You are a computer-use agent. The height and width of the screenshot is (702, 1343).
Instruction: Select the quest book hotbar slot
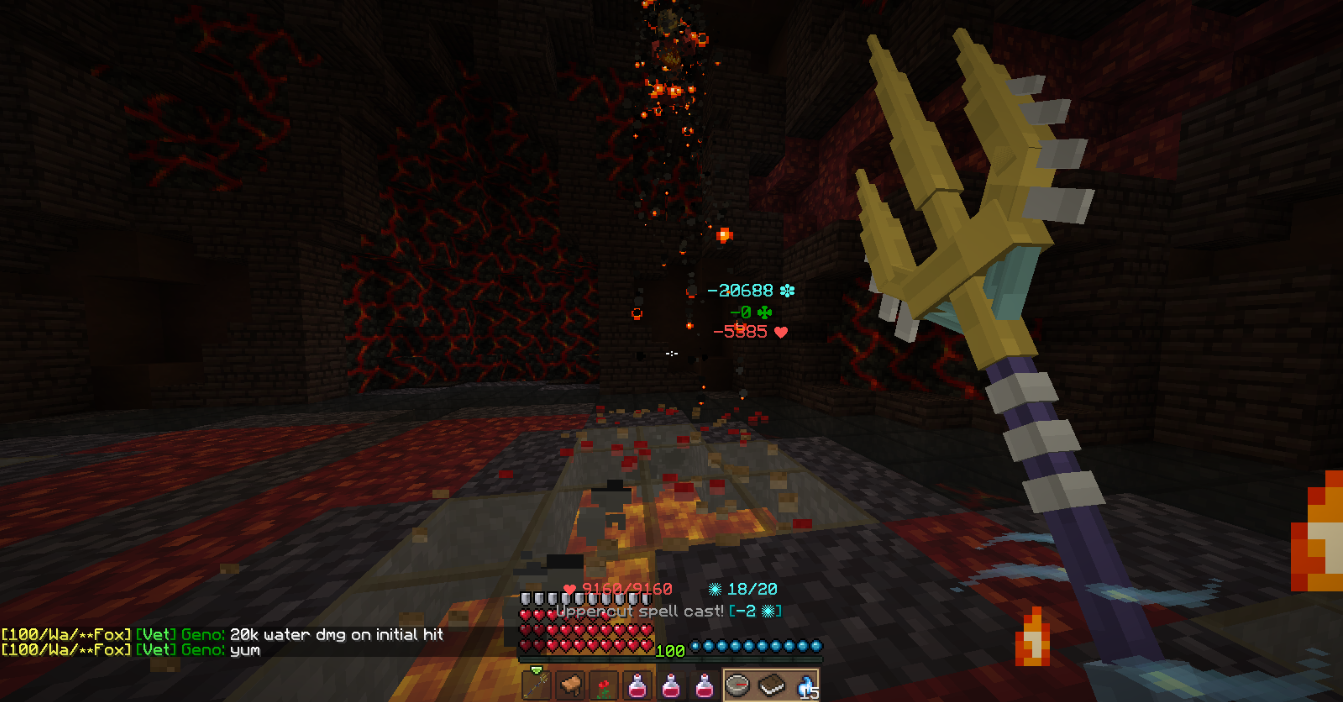pos(772,685)
